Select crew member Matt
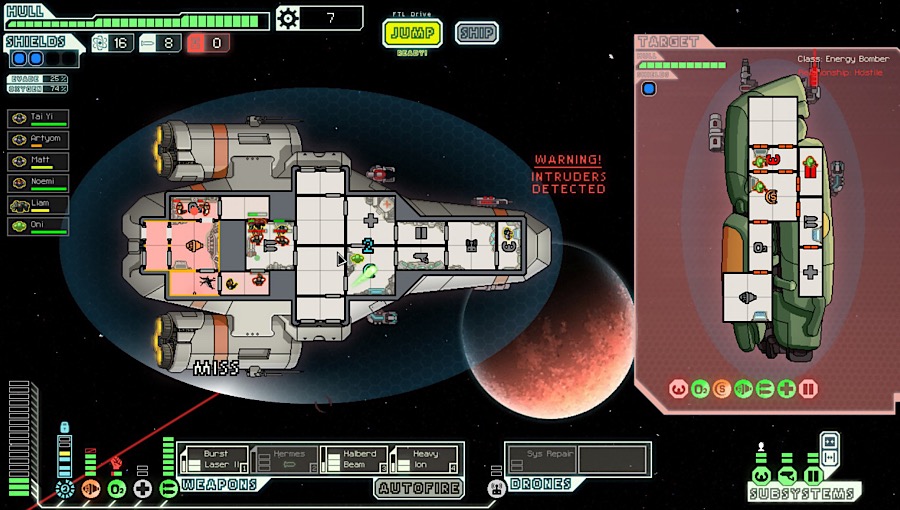This screenshot has width=900, height=510. click(39, 161)
